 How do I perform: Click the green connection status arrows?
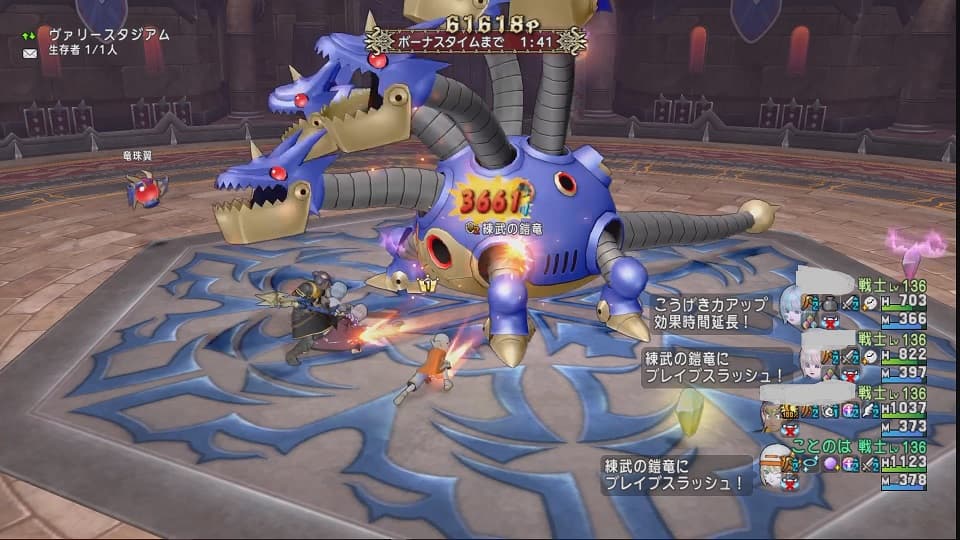point(27,34)
